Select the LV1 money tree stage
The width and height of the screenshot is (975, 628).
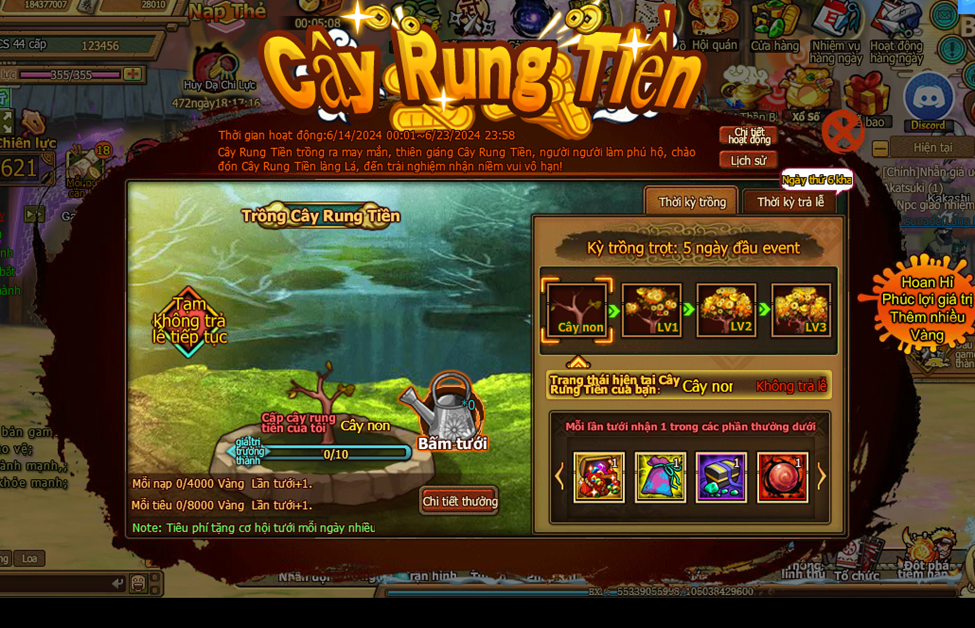pyautogui.click(x=652, y=310)
